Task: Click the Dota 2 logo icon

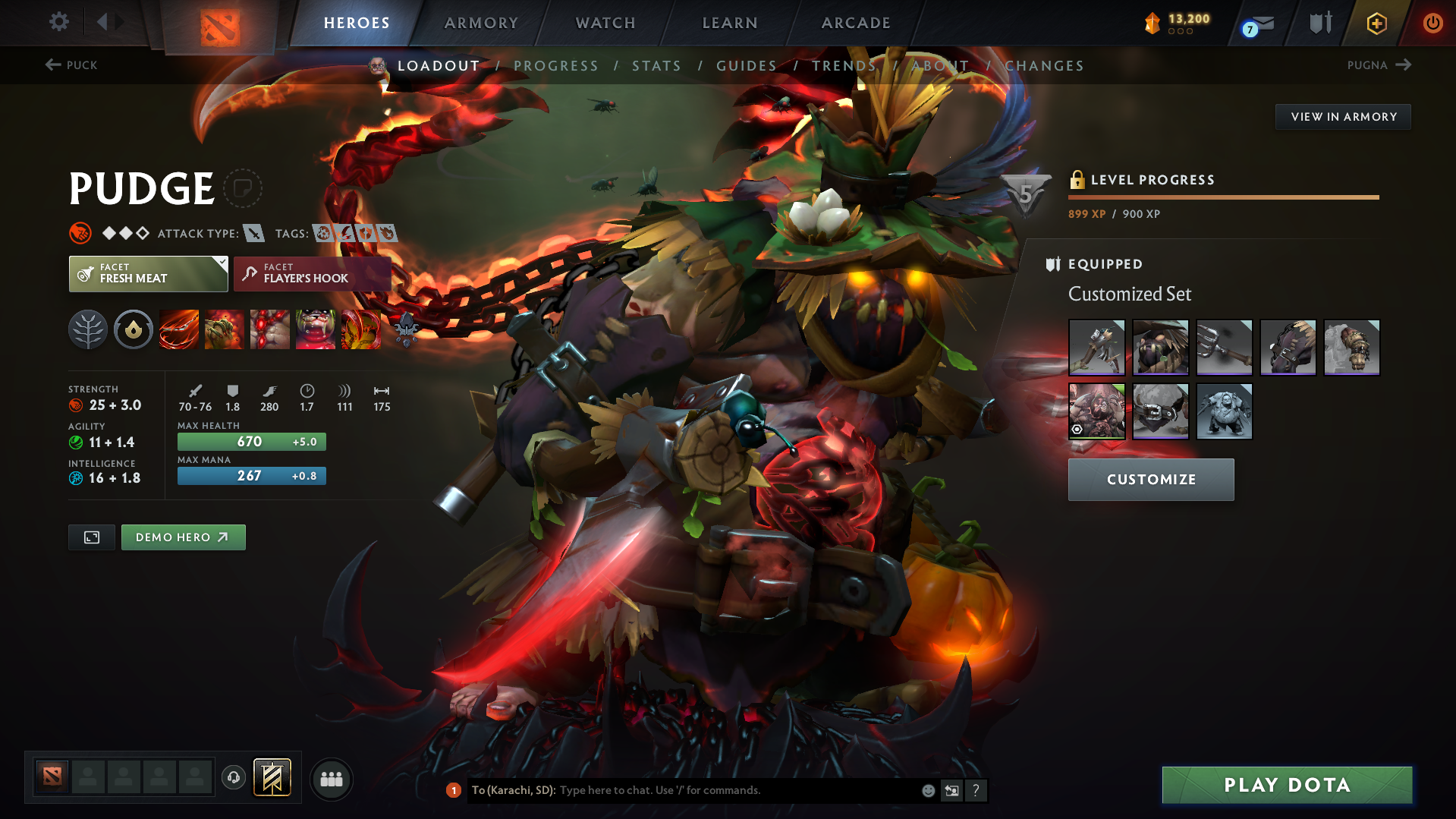Action: point(219,23)
